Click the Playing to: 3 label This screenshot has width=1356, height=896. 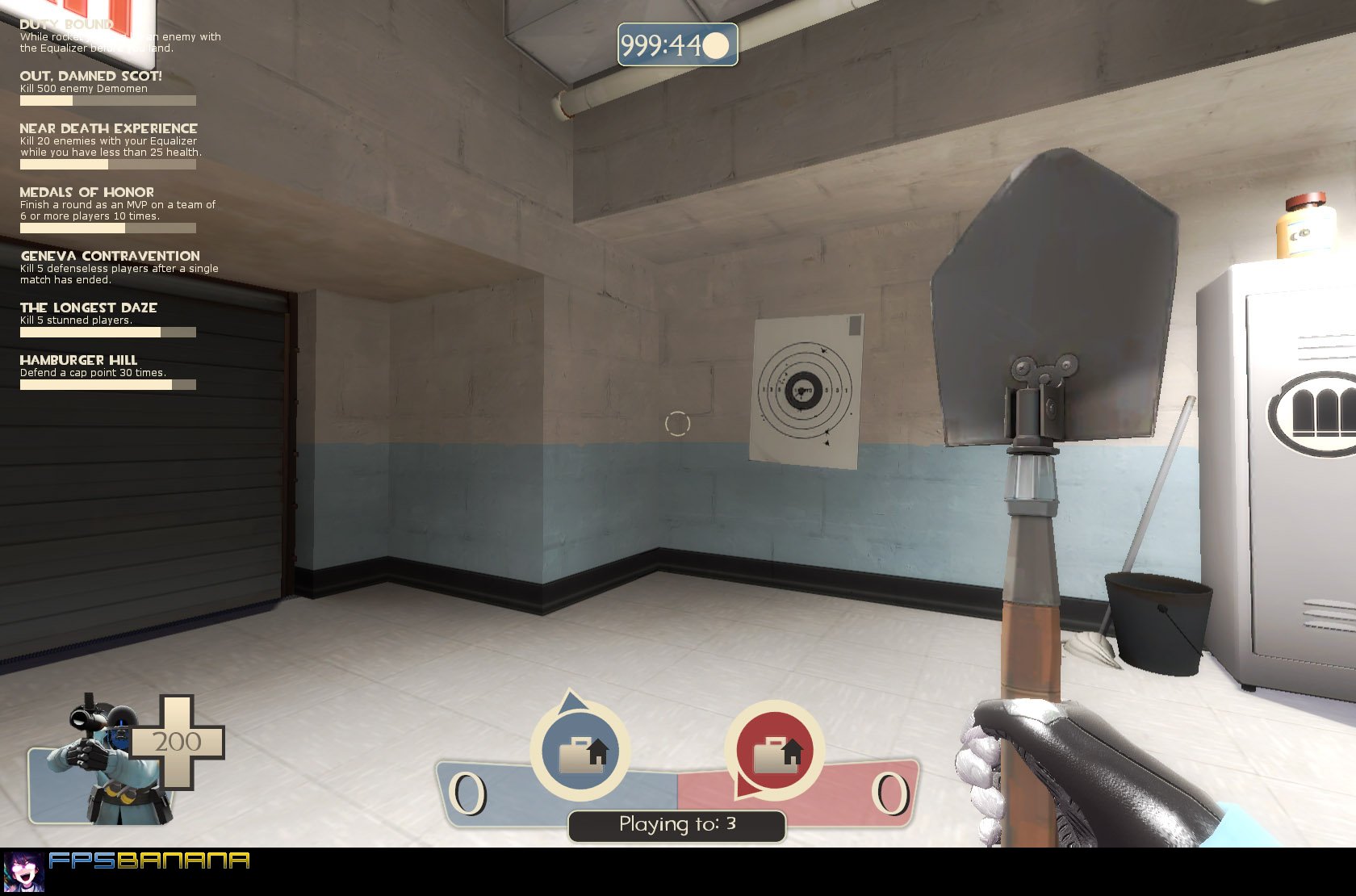pos(676,824)
